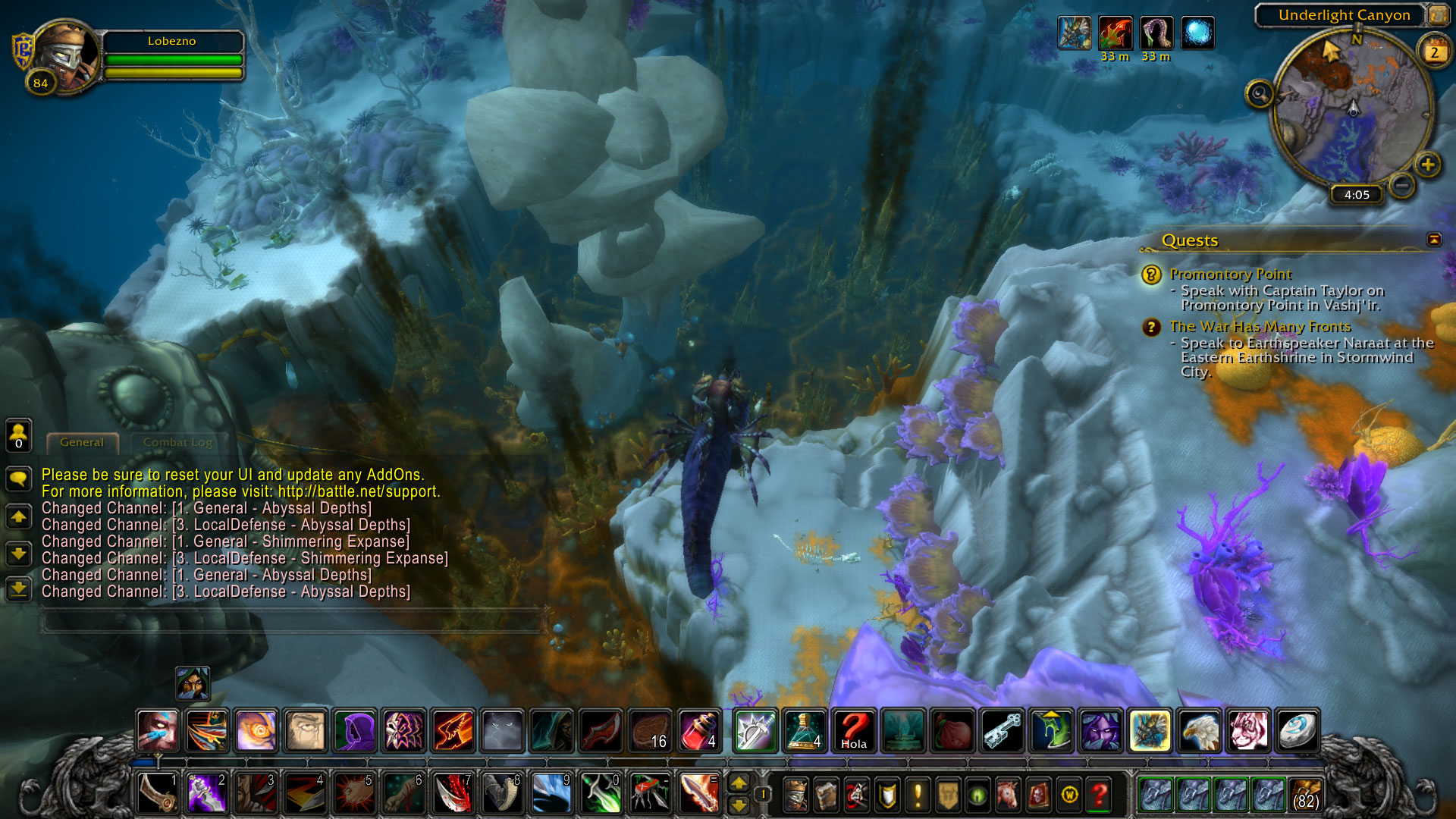Use the Hearthstone on the action bar
Screen dimensions: 1456x819
(1296, 731)
